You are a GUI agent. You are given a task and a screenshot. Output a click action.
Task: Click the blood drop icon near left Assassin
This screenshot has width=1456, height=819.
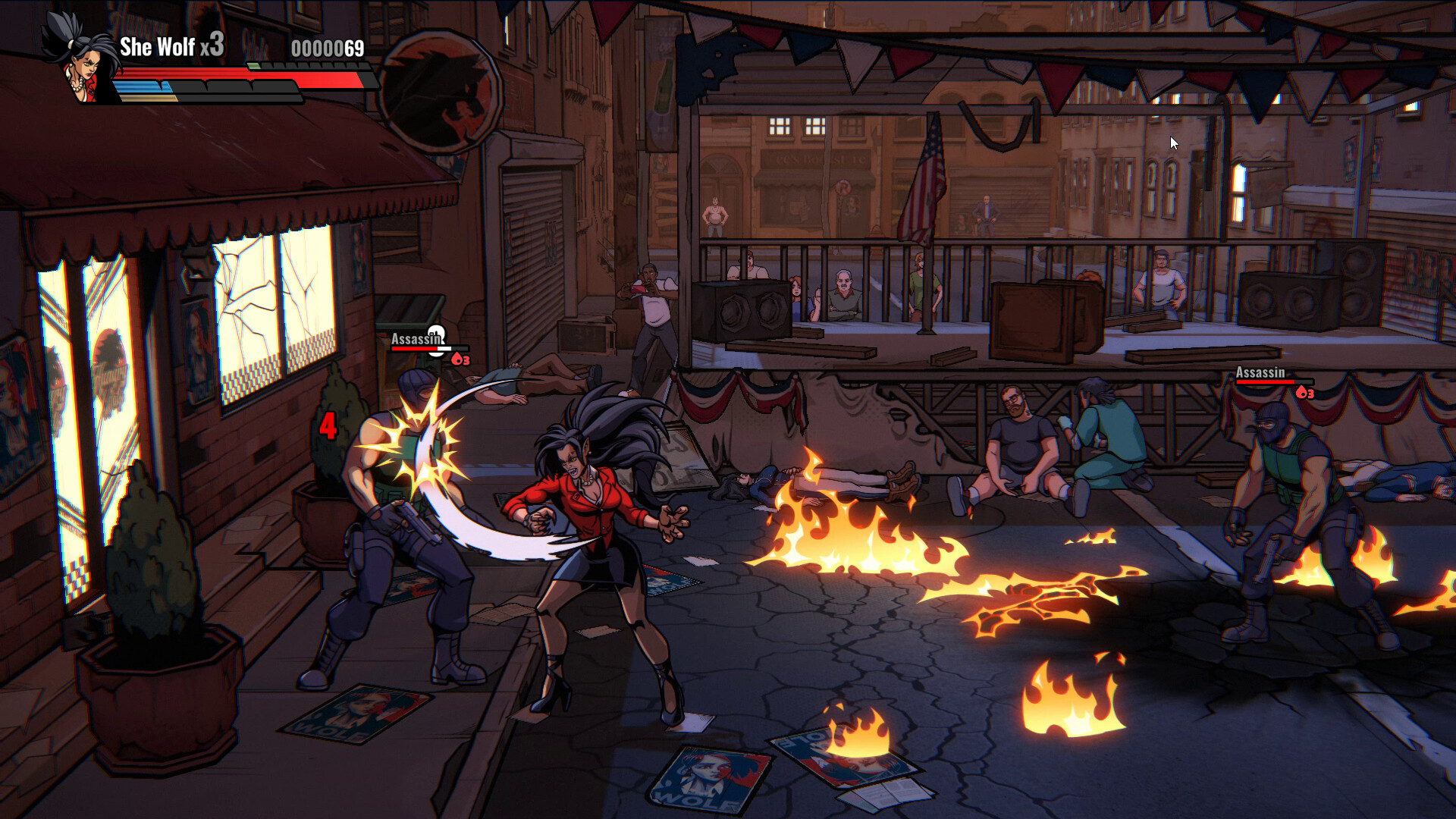click(457, 359)
